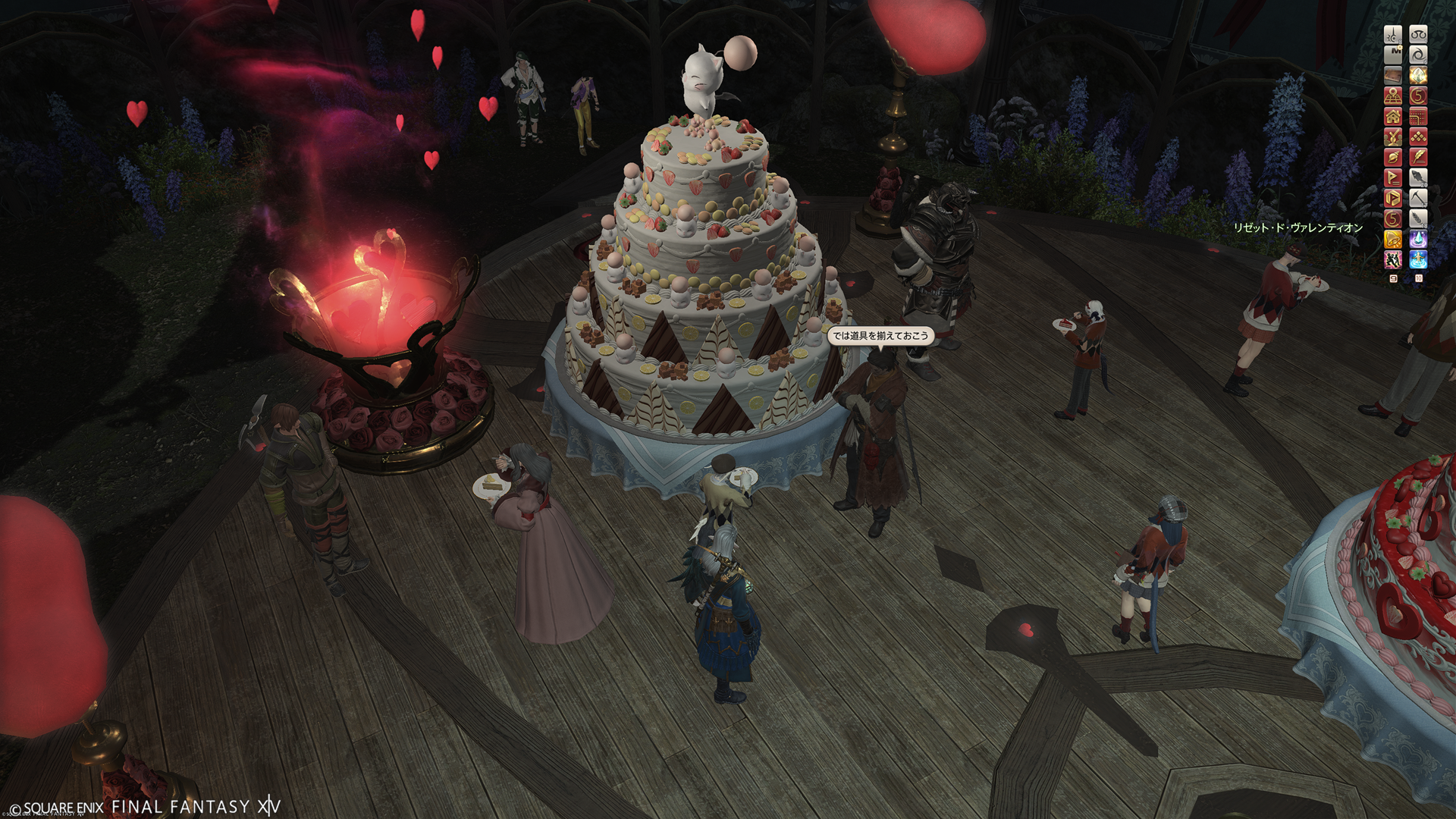Viewport: 1456px width, 819px height.
Task: Switch to the fish gear set
Action: pos(1418,177)
